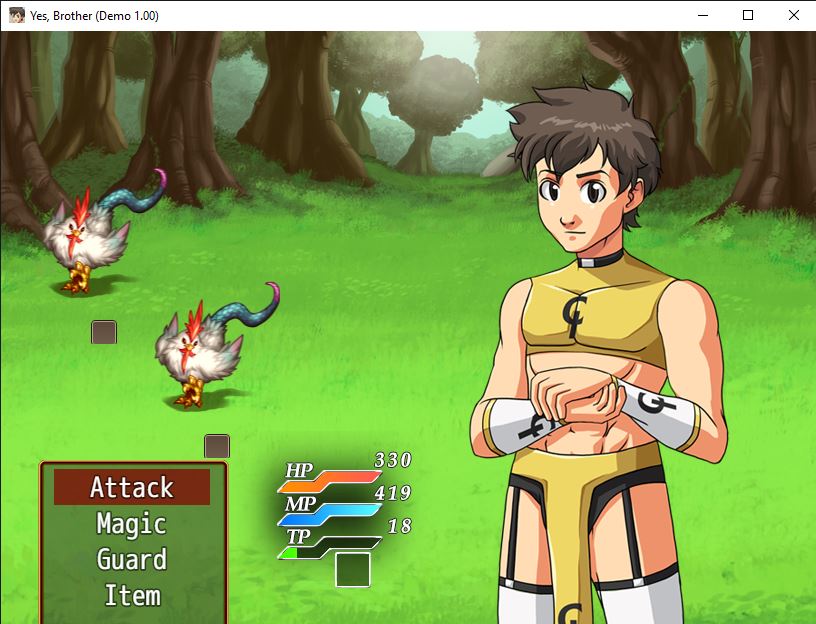
Task: Minimize the game window
Action: point(702,15)
